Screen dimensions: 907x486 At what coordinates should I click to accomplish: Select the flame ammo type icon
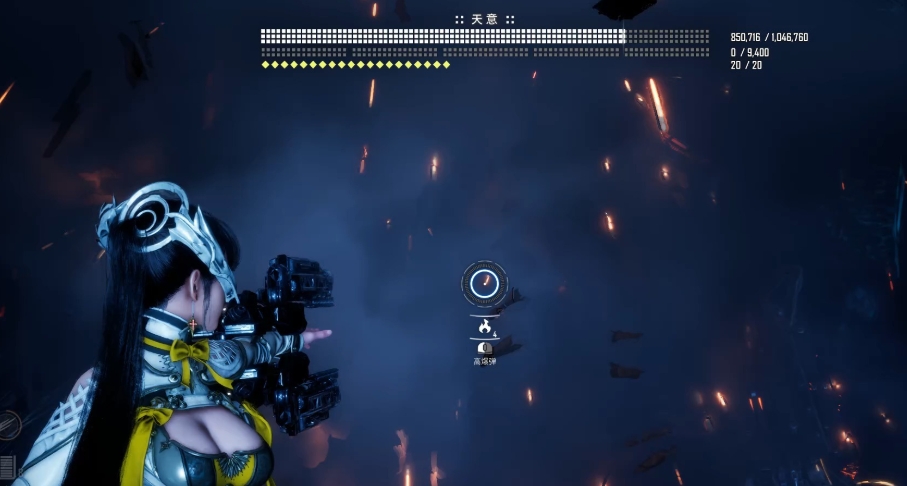(x=485, y=326)
